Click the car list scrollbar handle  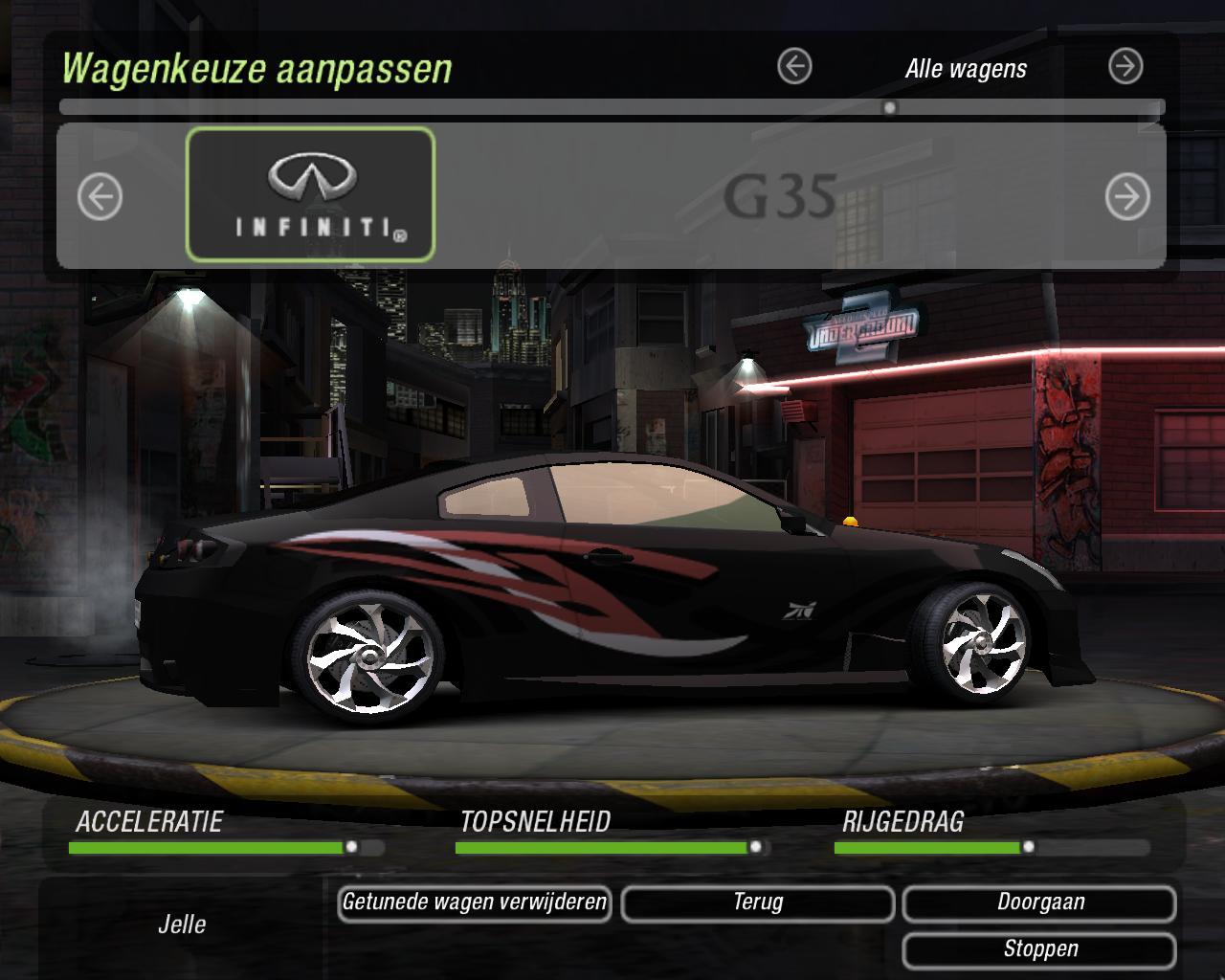point(890,107)
